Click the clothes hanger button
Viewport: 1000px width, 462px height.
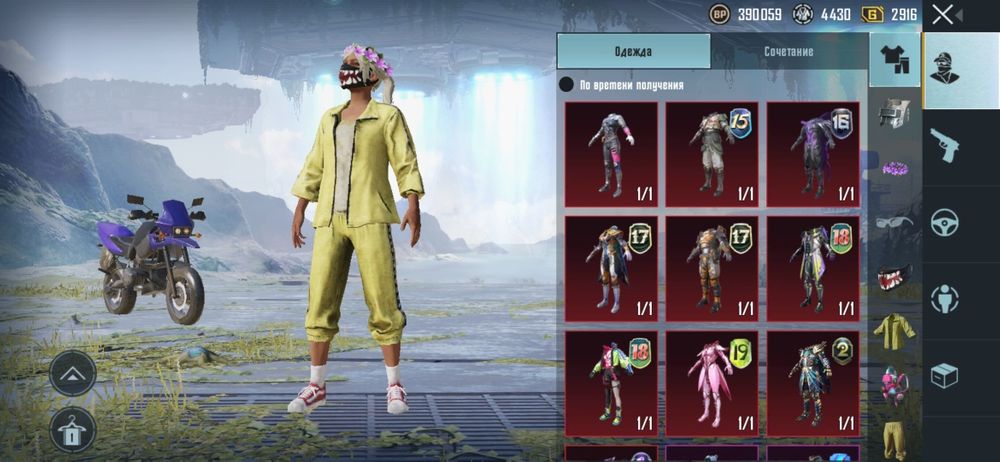click(x=73, y=428)
